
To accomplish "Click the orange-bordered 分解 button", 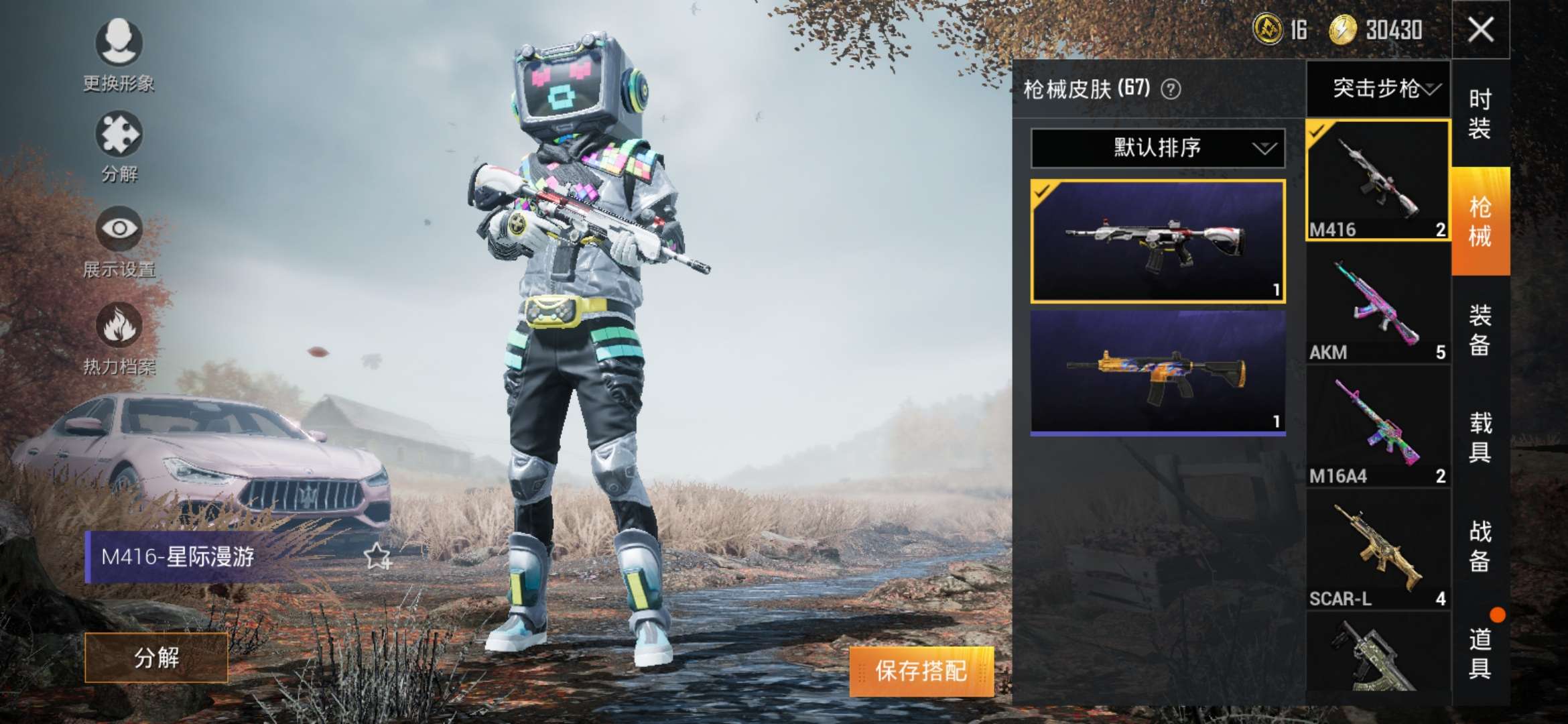I will (156, 658).
